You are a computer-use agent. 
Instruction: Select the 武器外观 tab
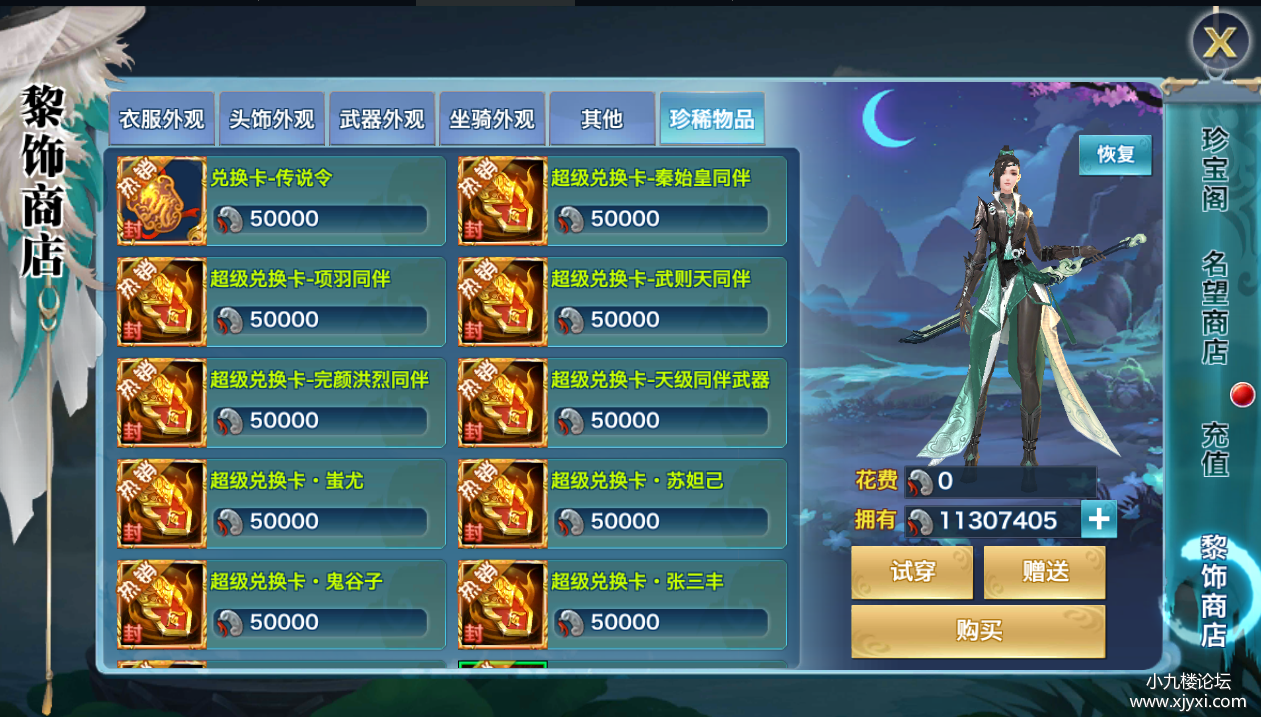coord(382,120)
